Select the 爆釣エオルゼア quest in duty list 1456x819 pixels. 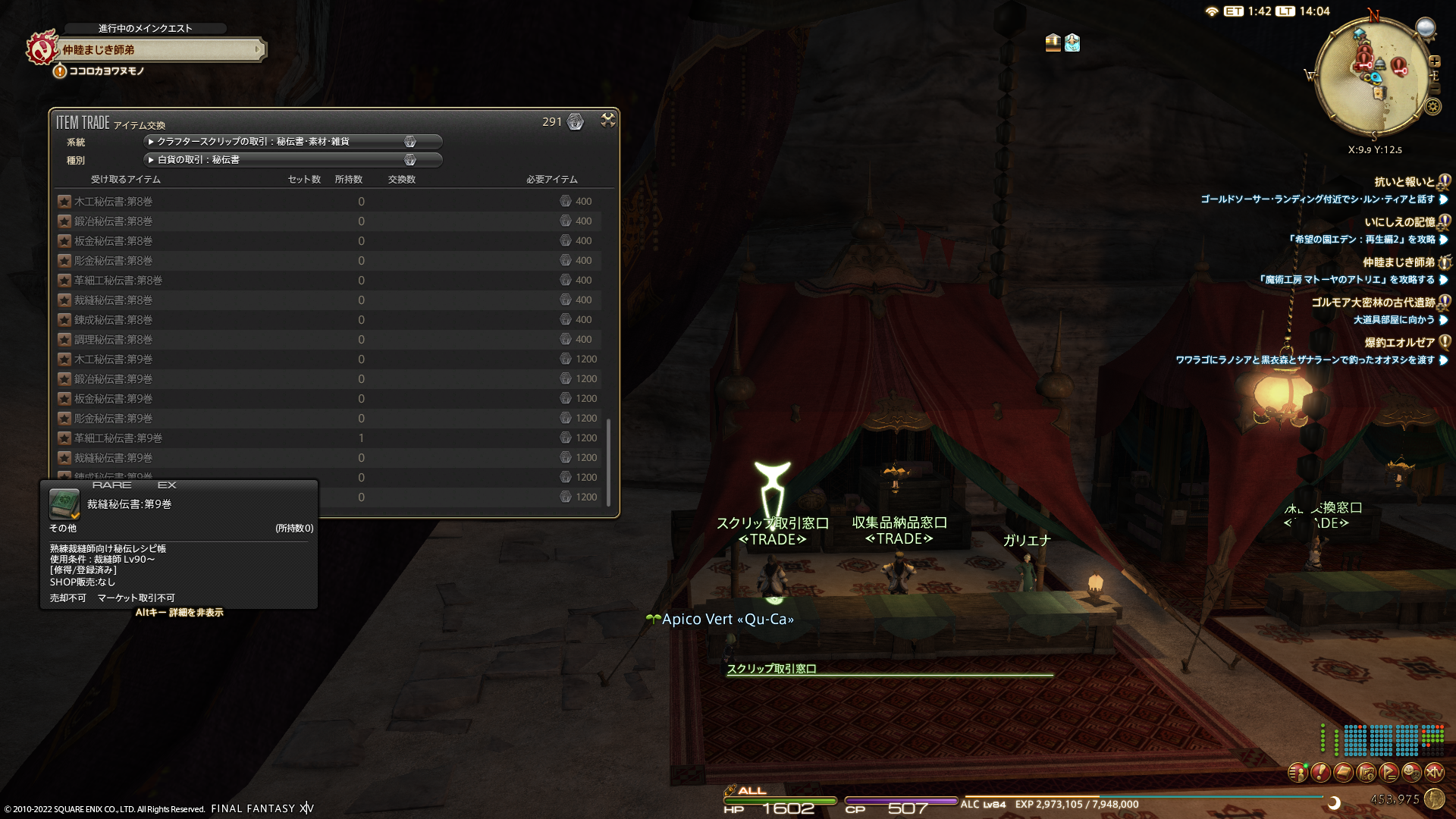click(x=1399, y=343)
